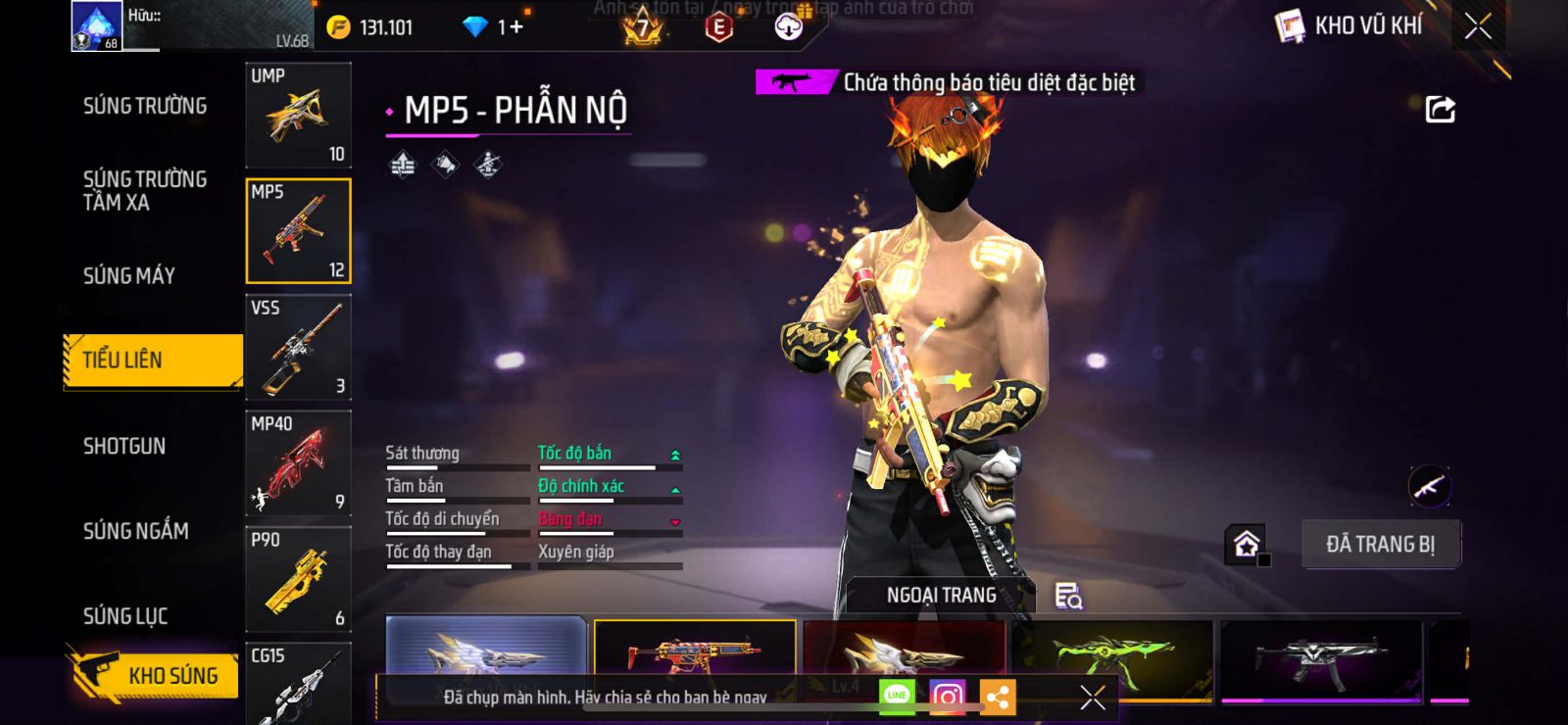Screen dimensions: 1568x725
Task: Dismiss the screenshot share banner
Action: (x=1092, y=698)
